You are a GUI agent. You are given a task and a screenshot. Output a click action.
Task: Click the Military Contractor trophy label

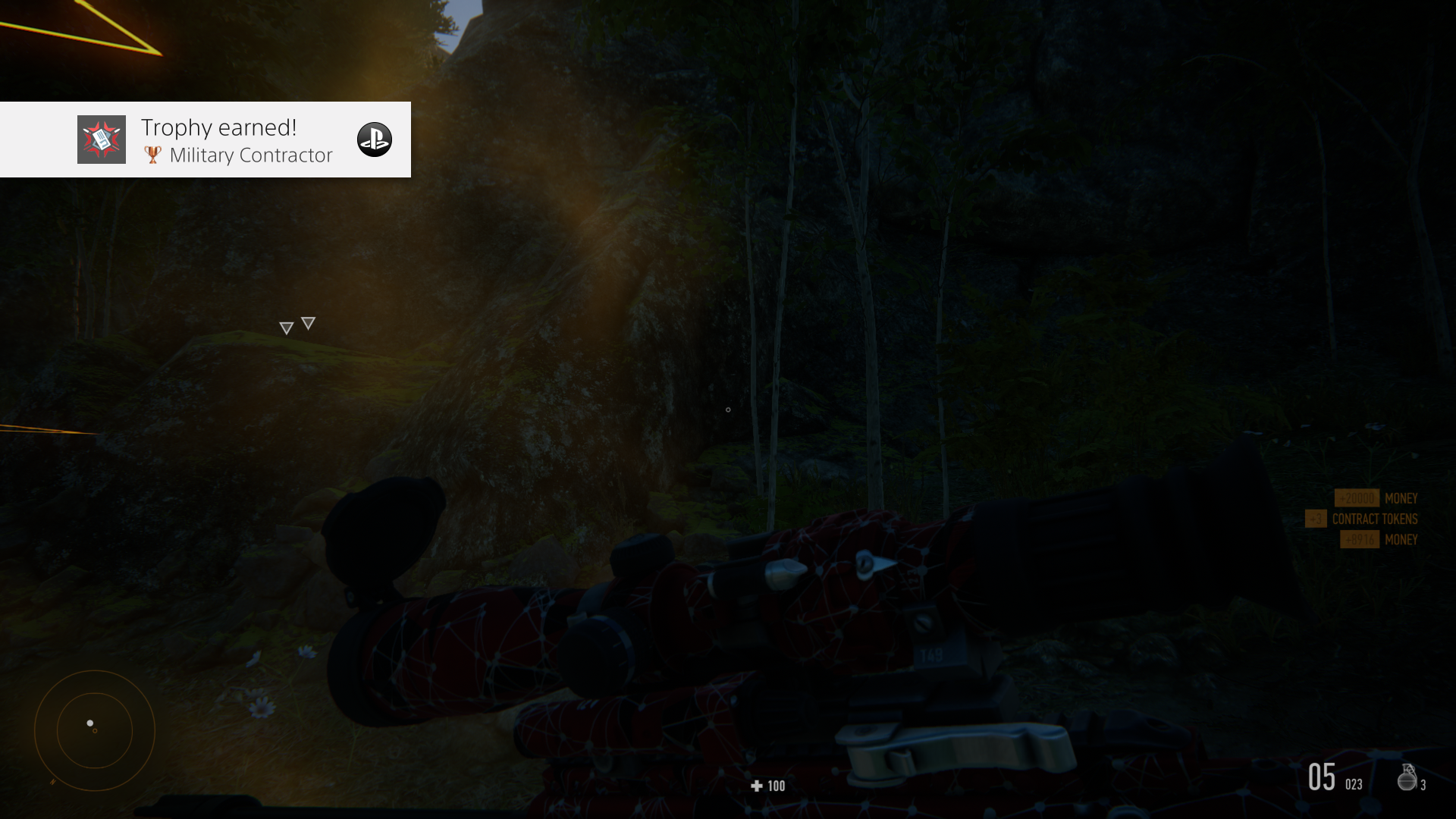pyautogui.click(x=251, y=155)
